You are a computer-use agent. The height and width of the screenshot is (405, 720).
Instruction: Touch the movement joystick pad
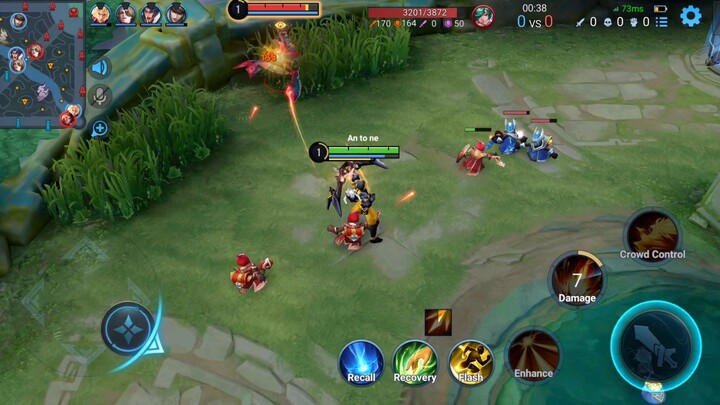click(128, 329)
